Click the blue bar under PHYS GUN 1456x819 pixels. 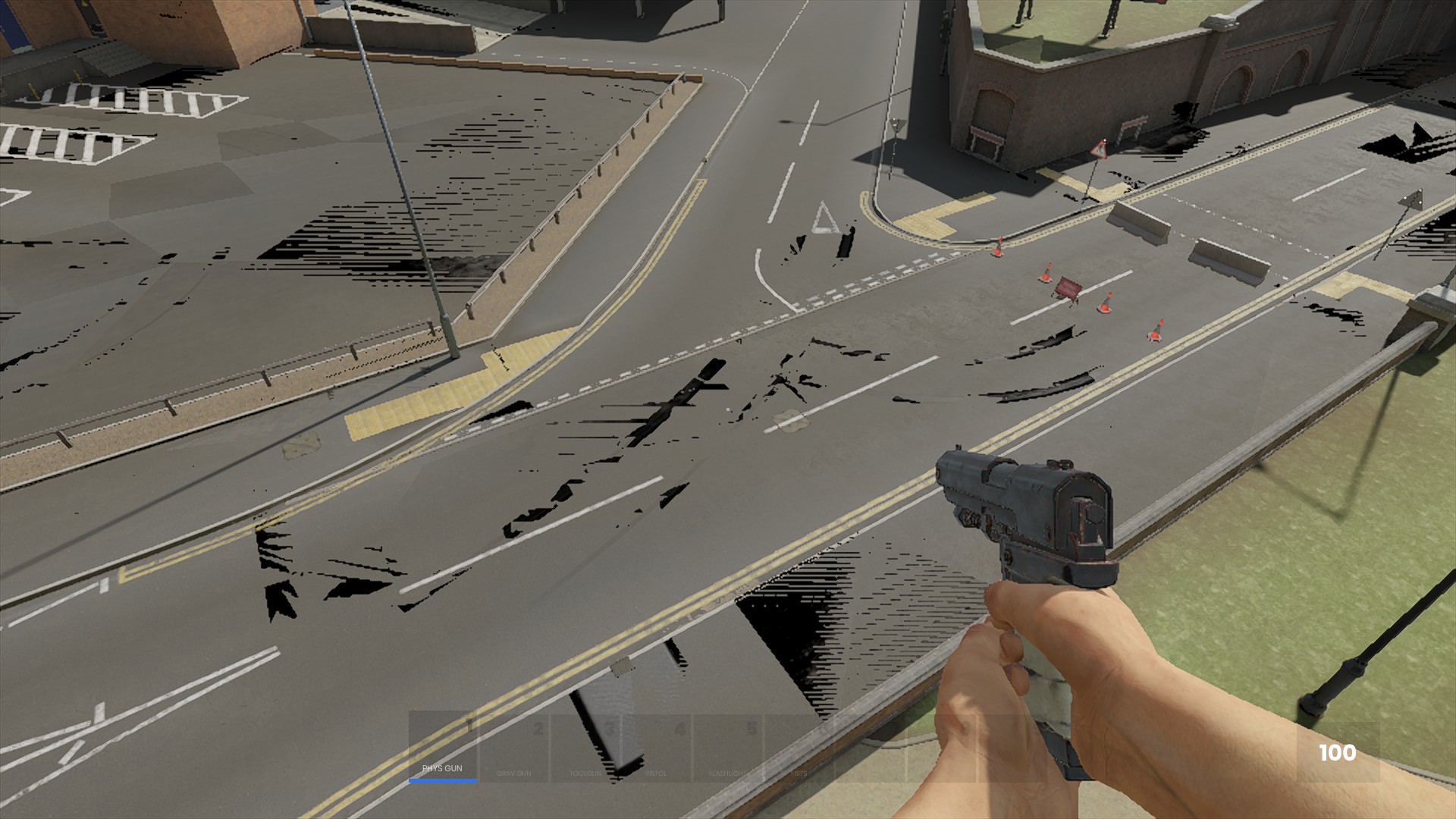tap(441, 780)
